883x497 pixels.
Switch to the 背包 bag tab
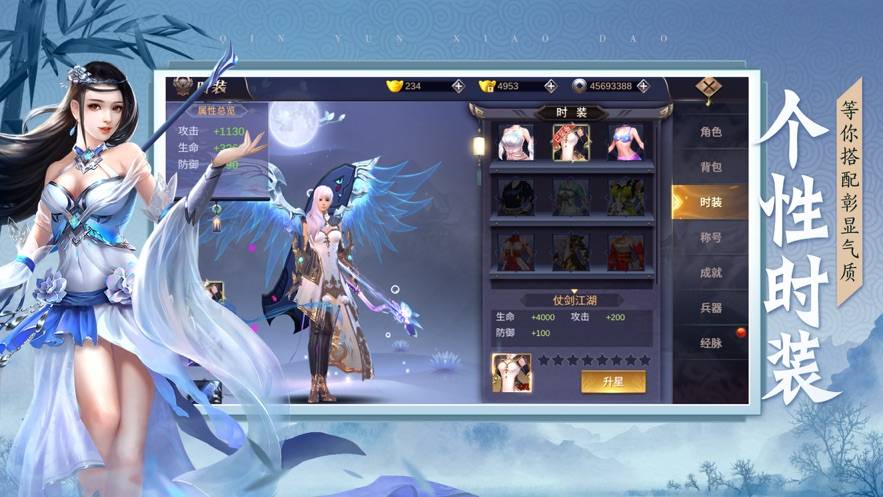[x=710, y=166]
